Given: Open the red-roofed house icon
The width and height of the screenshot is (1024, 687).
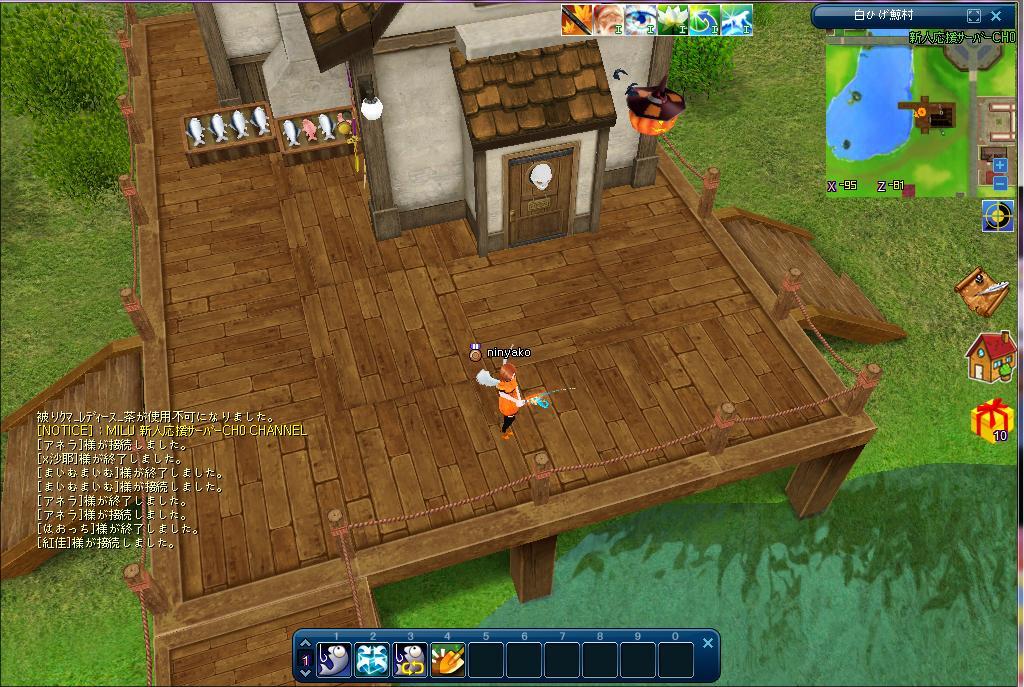Looking at the screenshot, I should [990, 357].
